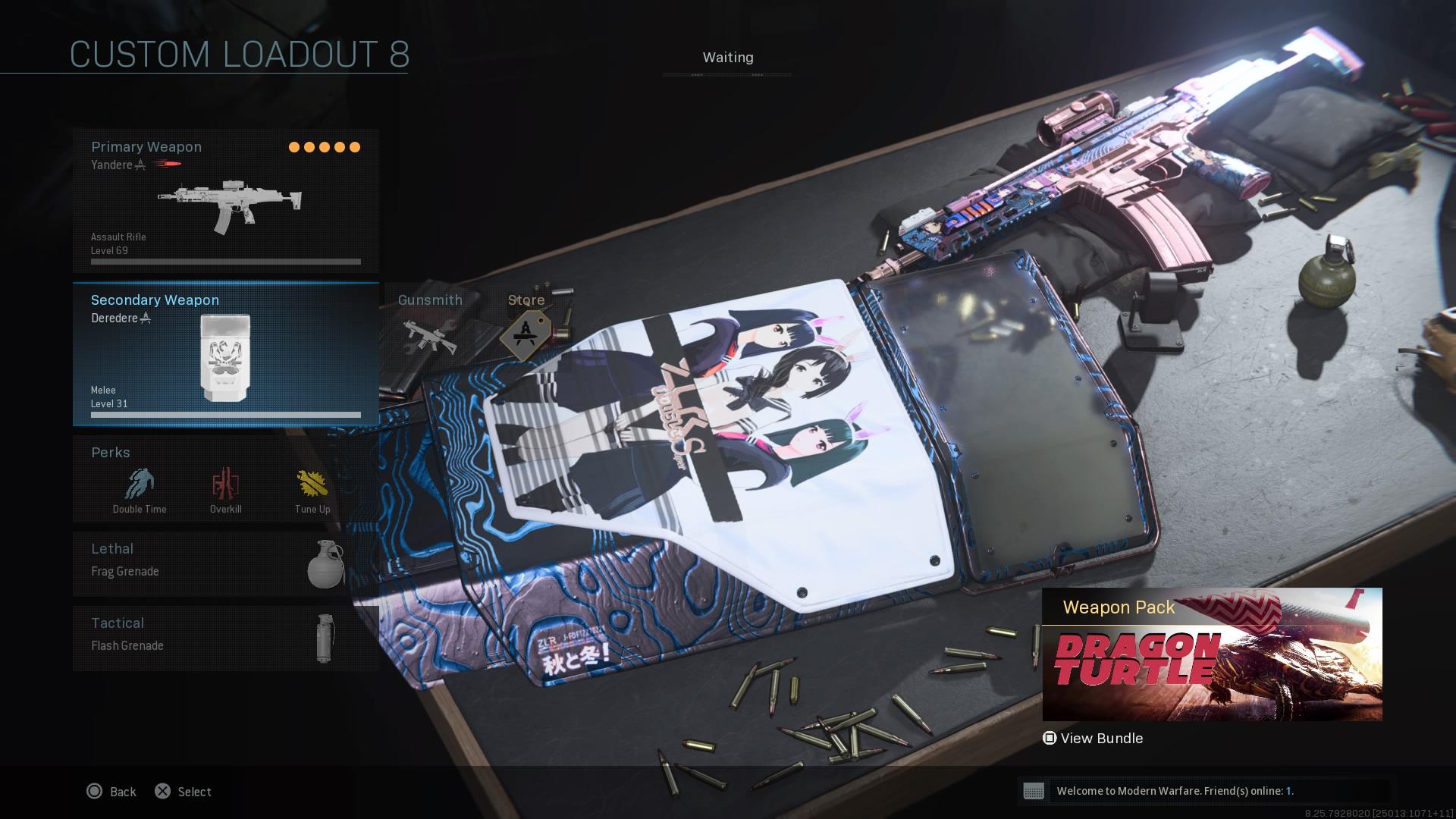Open the Waiting status header

pos(727,57)
